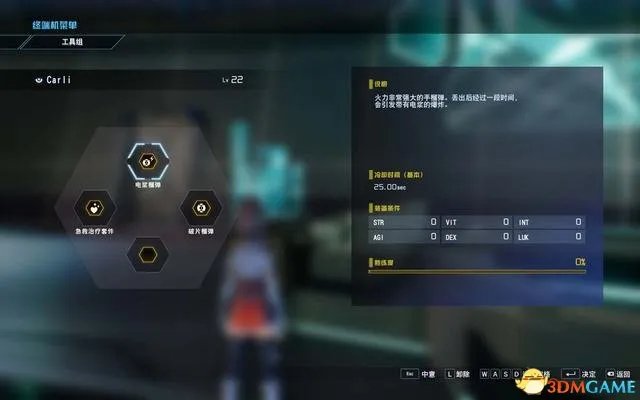
Task: Pick the empty bottom hexagon gadget slot
Action: (147, 254)
